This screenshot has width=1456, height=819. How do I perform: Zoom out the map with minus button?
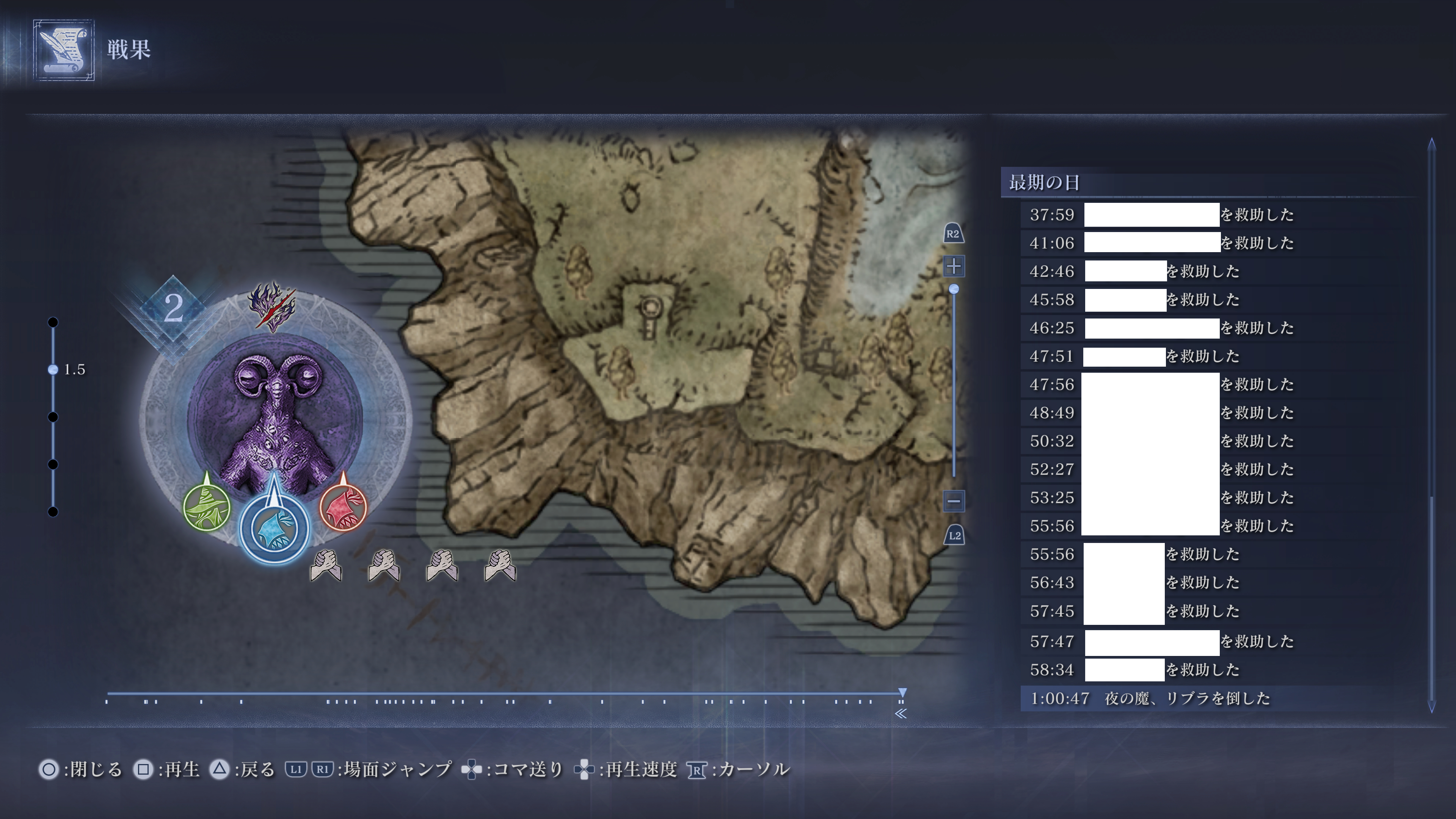click(954, 500)
